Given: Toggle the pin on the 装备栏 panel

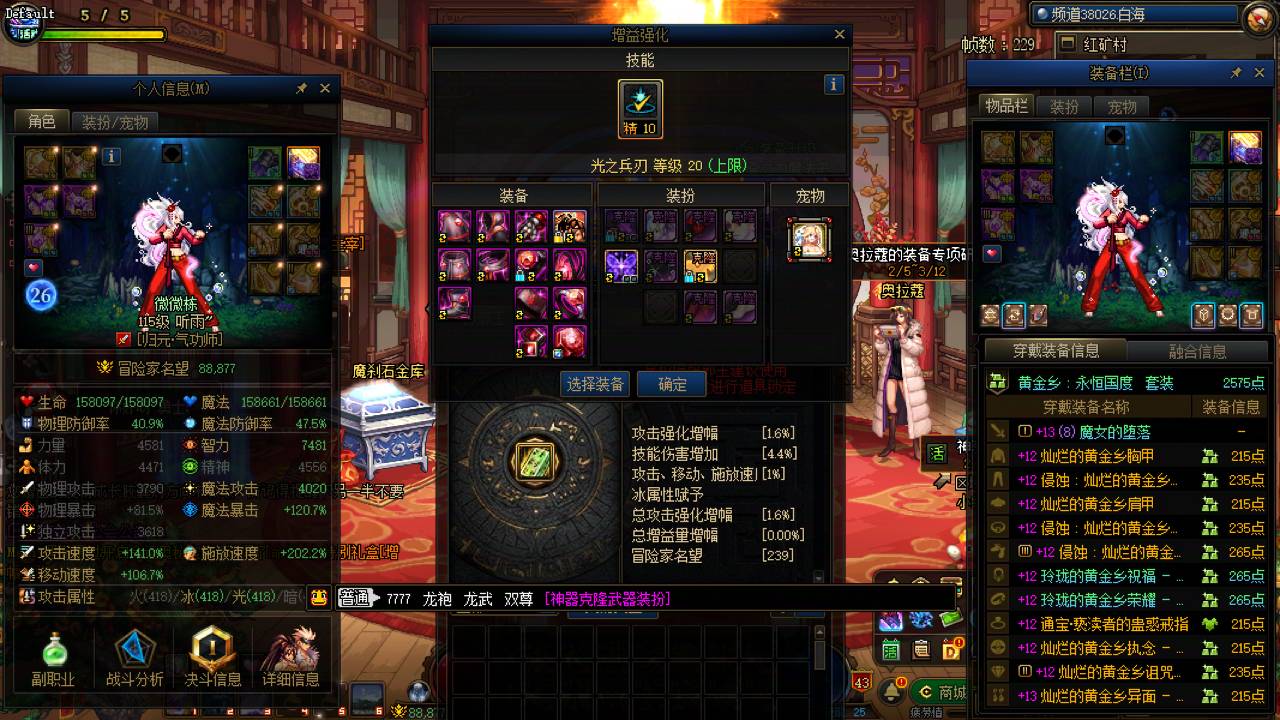Looking at the screenshot, I should 1237,72.
